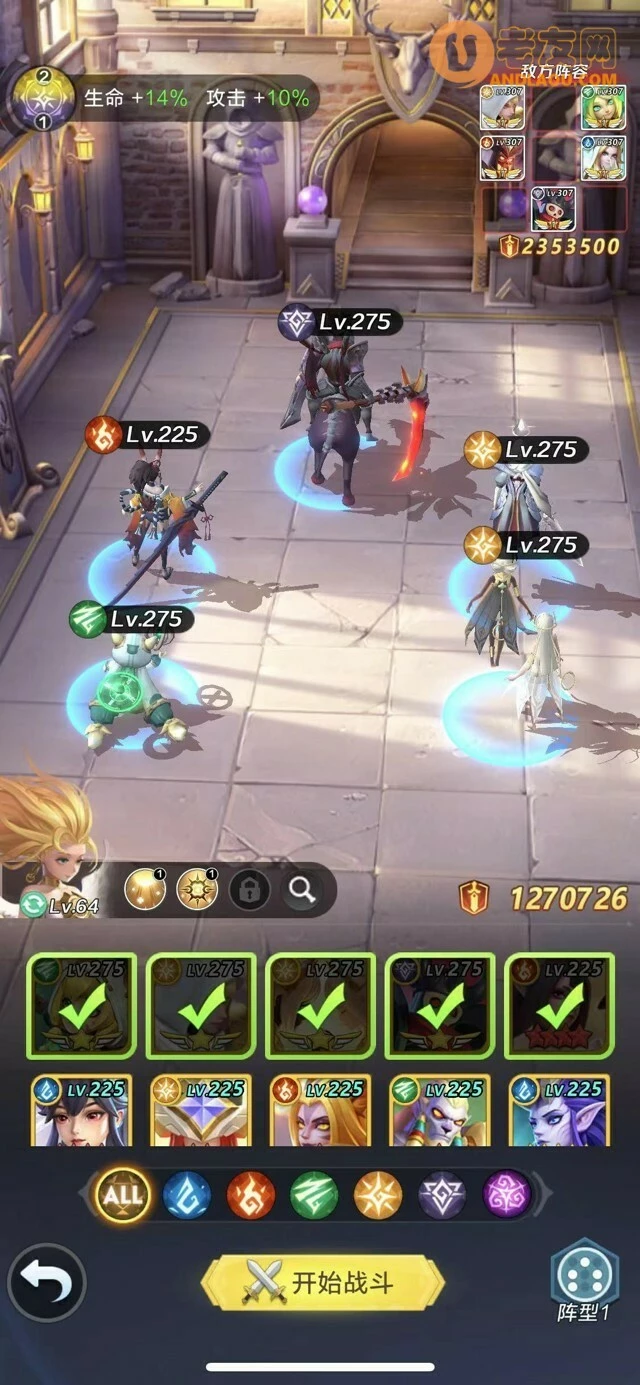Go back with the return arrow button
This screenshot has width=640, height=1385.
[46, 1282]
